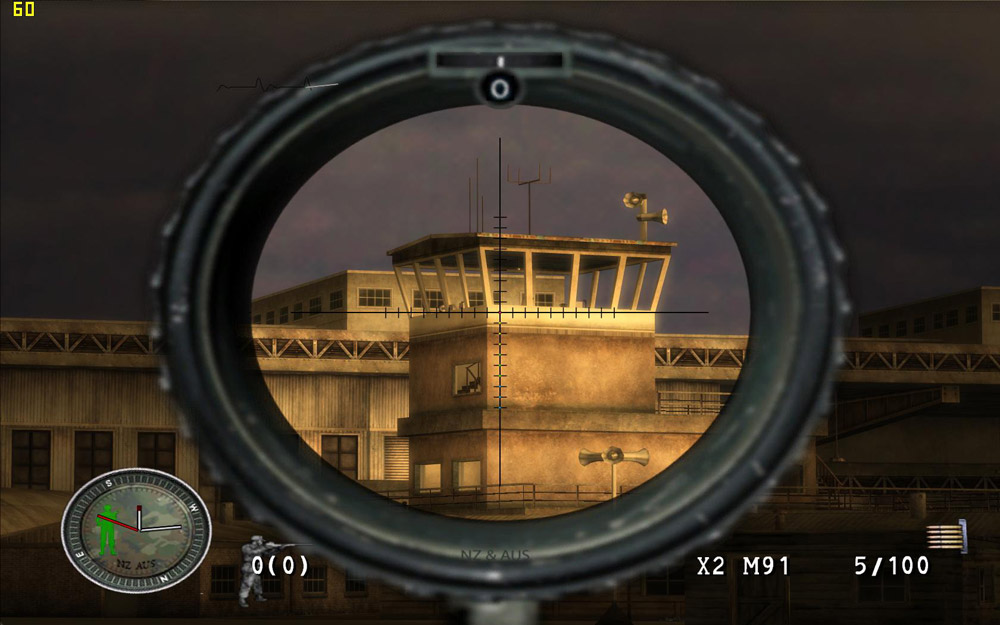Viewport: 1000px width, 625px height.
Task: Click the camouflage compass dial
Action: [x=137, y=529]
